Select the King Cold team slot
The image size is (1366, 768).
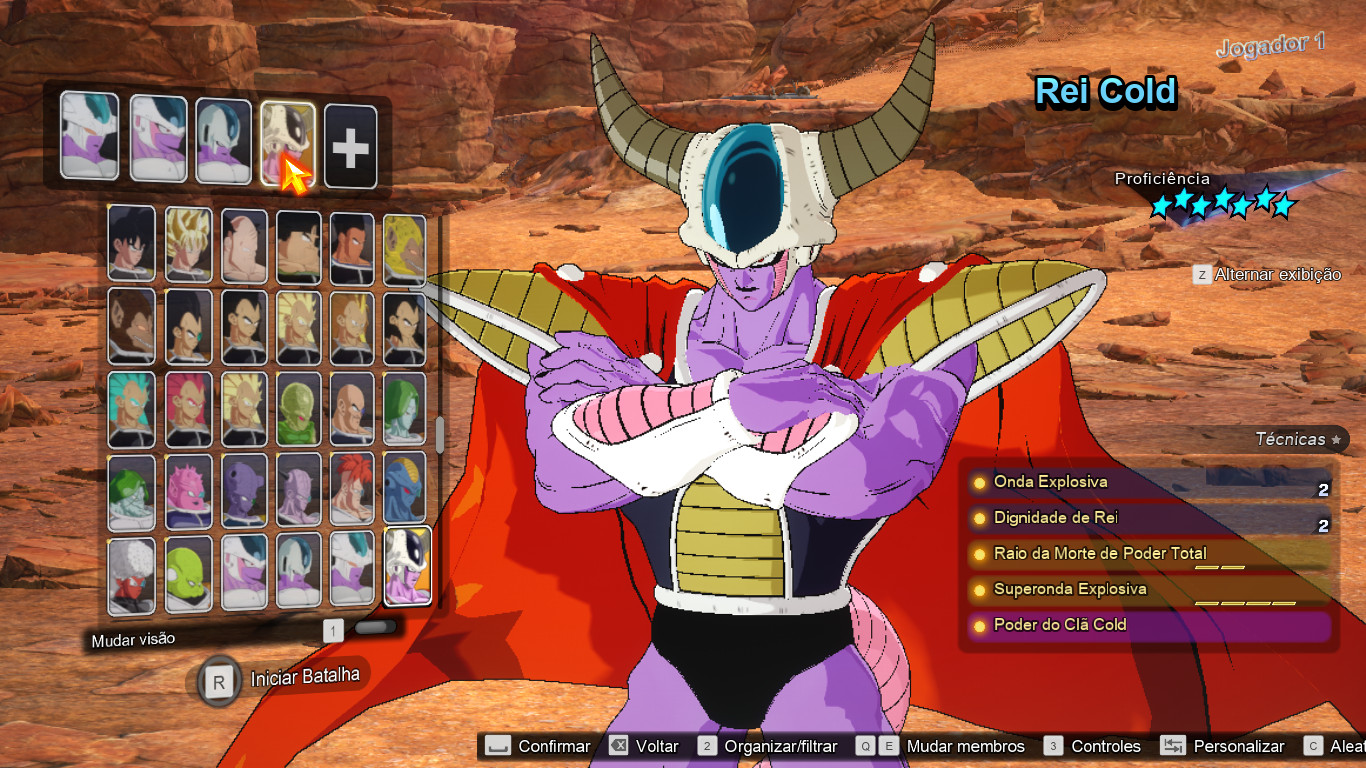(288, 144)
